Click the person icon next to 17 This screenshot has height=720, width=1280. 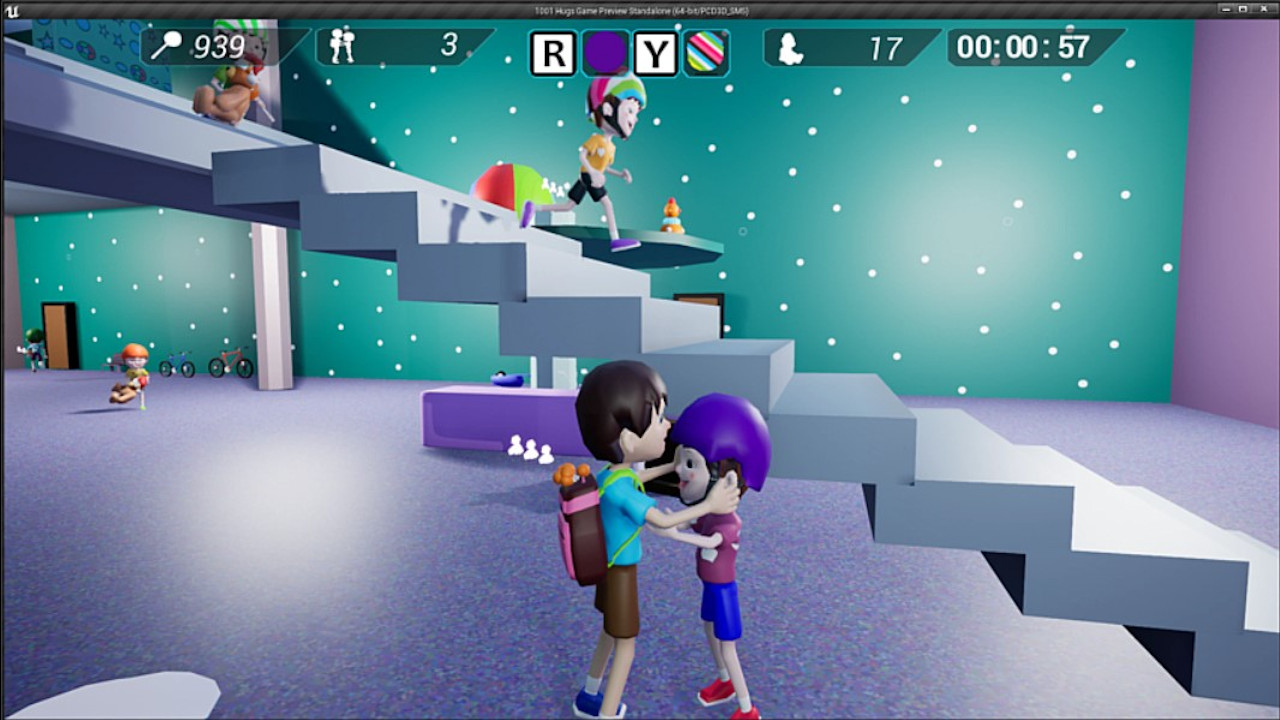[x=790, y=48]
